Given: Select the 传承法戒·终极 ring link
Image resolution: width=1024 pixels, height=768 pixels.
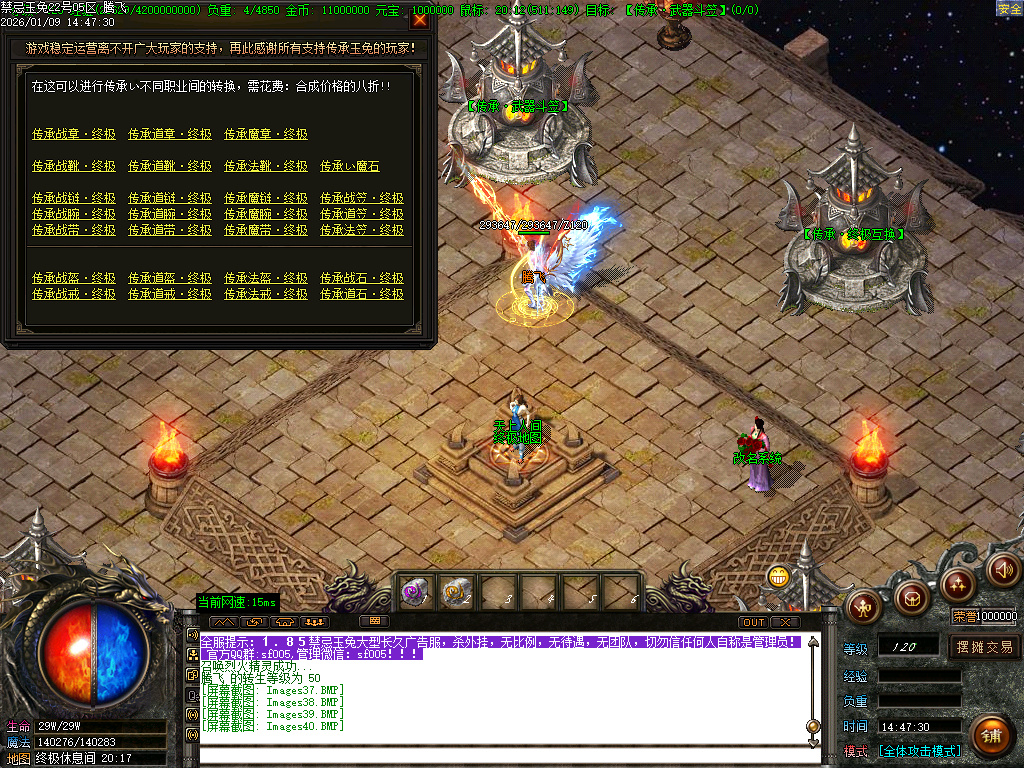Looking at the screenshot, I should click(265, 294).
